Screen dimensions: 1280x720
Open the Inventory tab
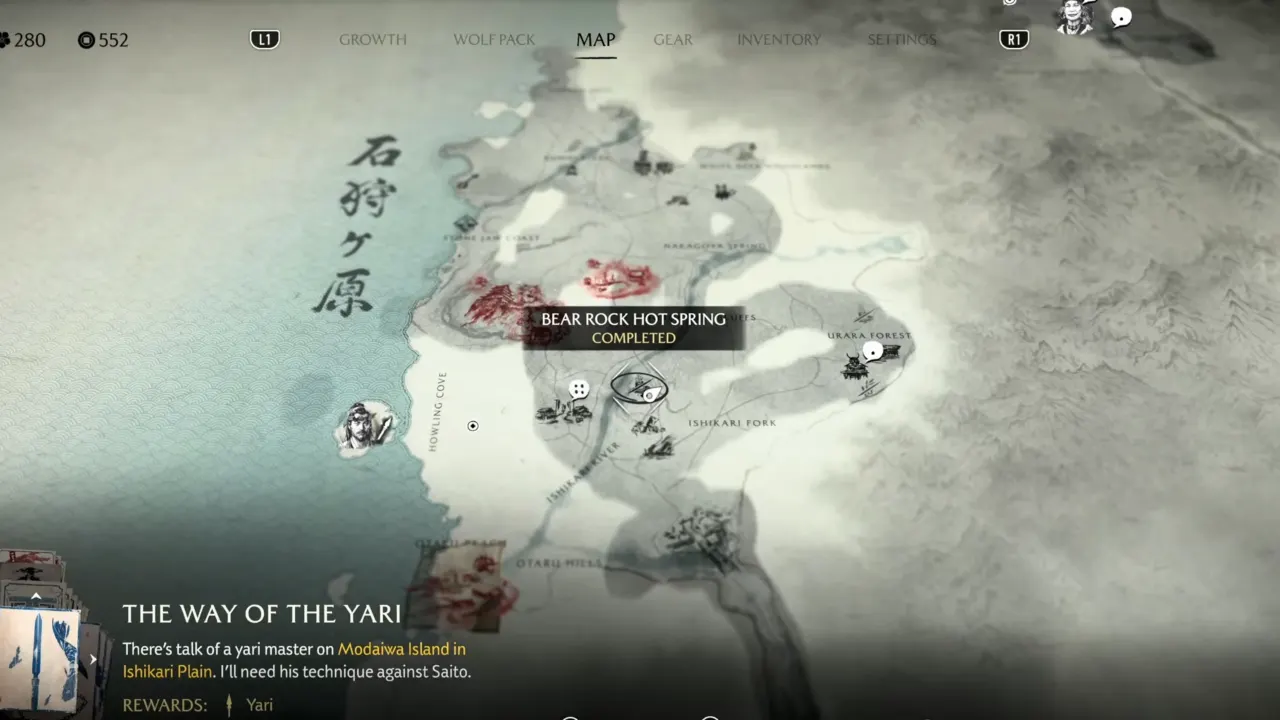778,40
